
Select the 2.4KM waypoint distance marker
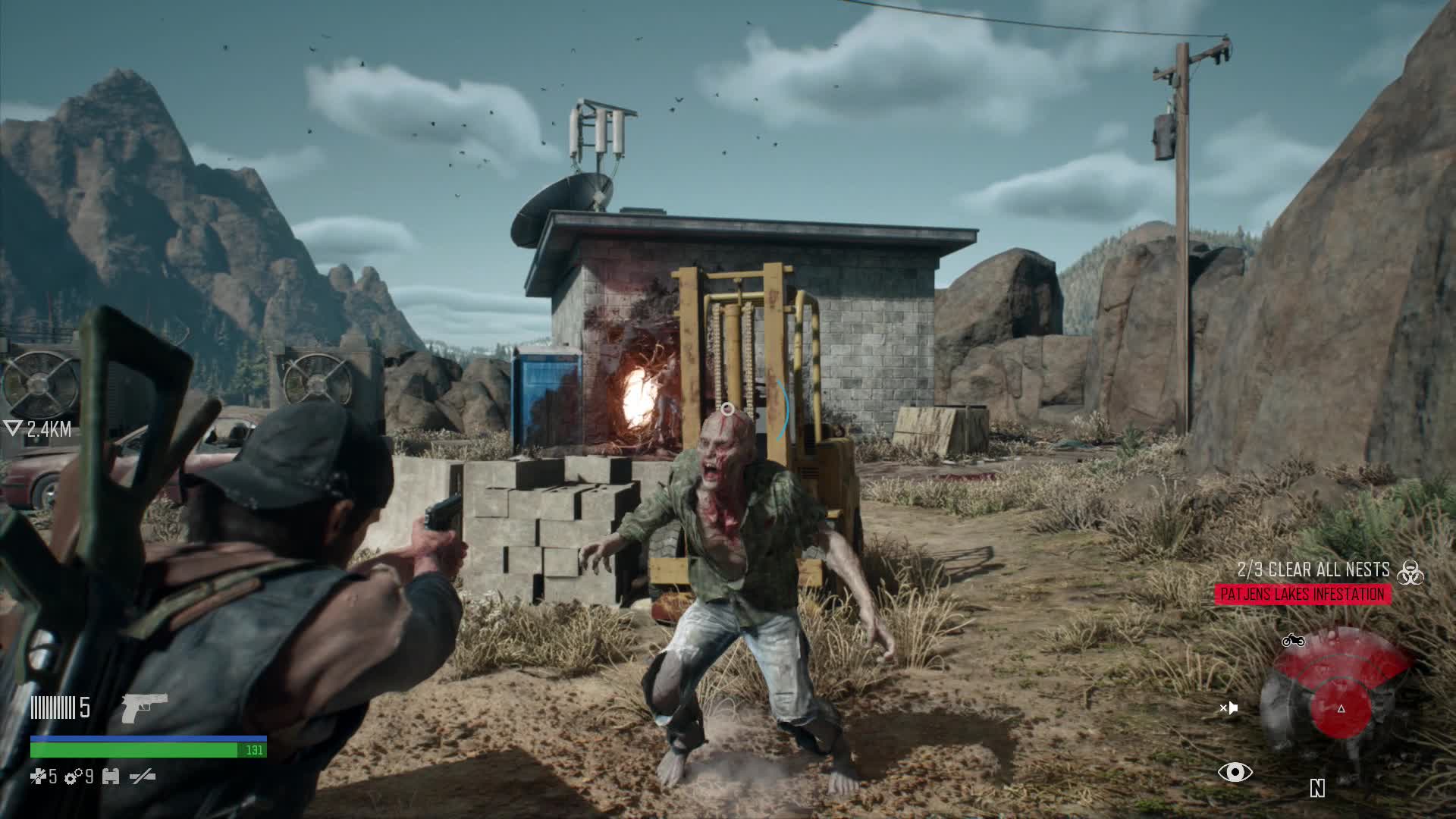[38, 430]
